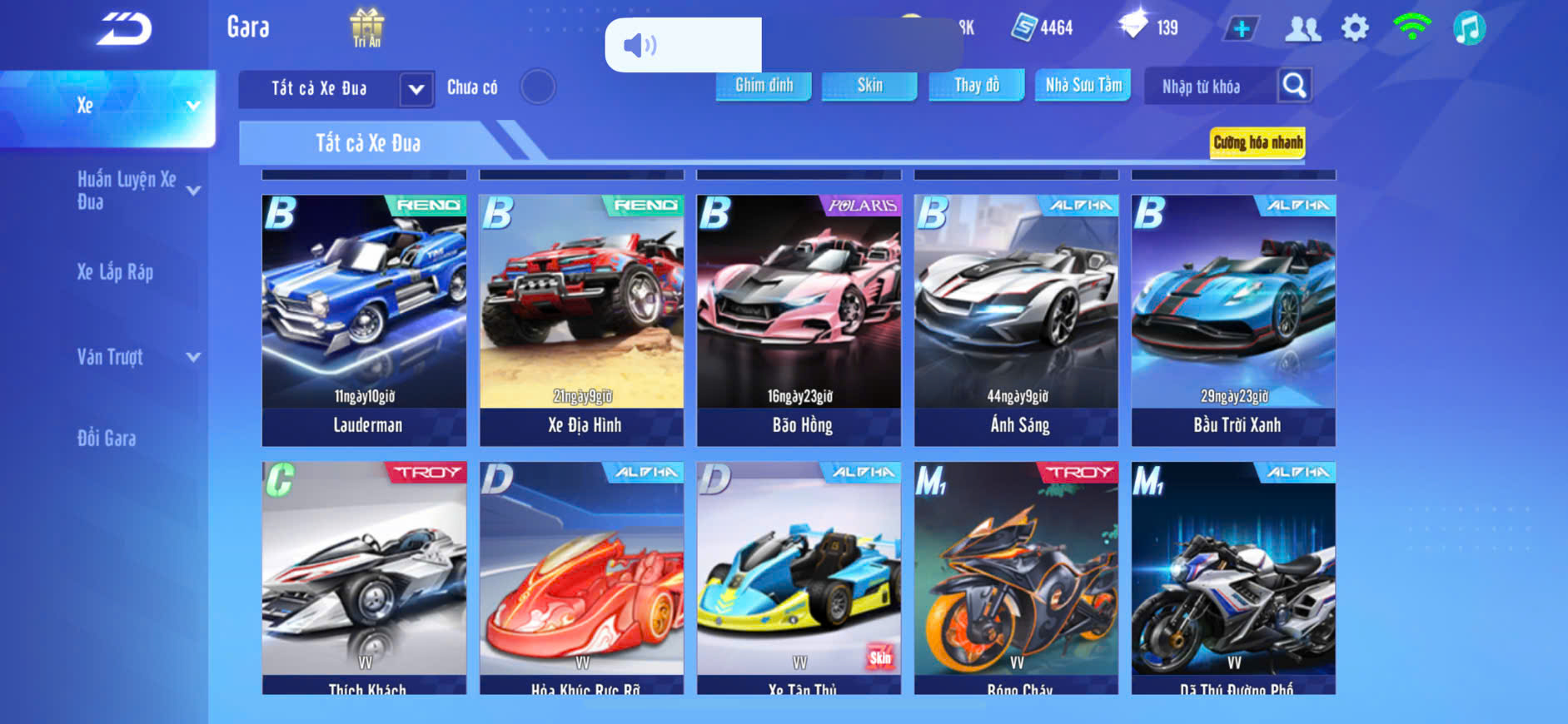Open the settings gear icon
The height and width of the screenshot is (724, 1568).
1355,28
